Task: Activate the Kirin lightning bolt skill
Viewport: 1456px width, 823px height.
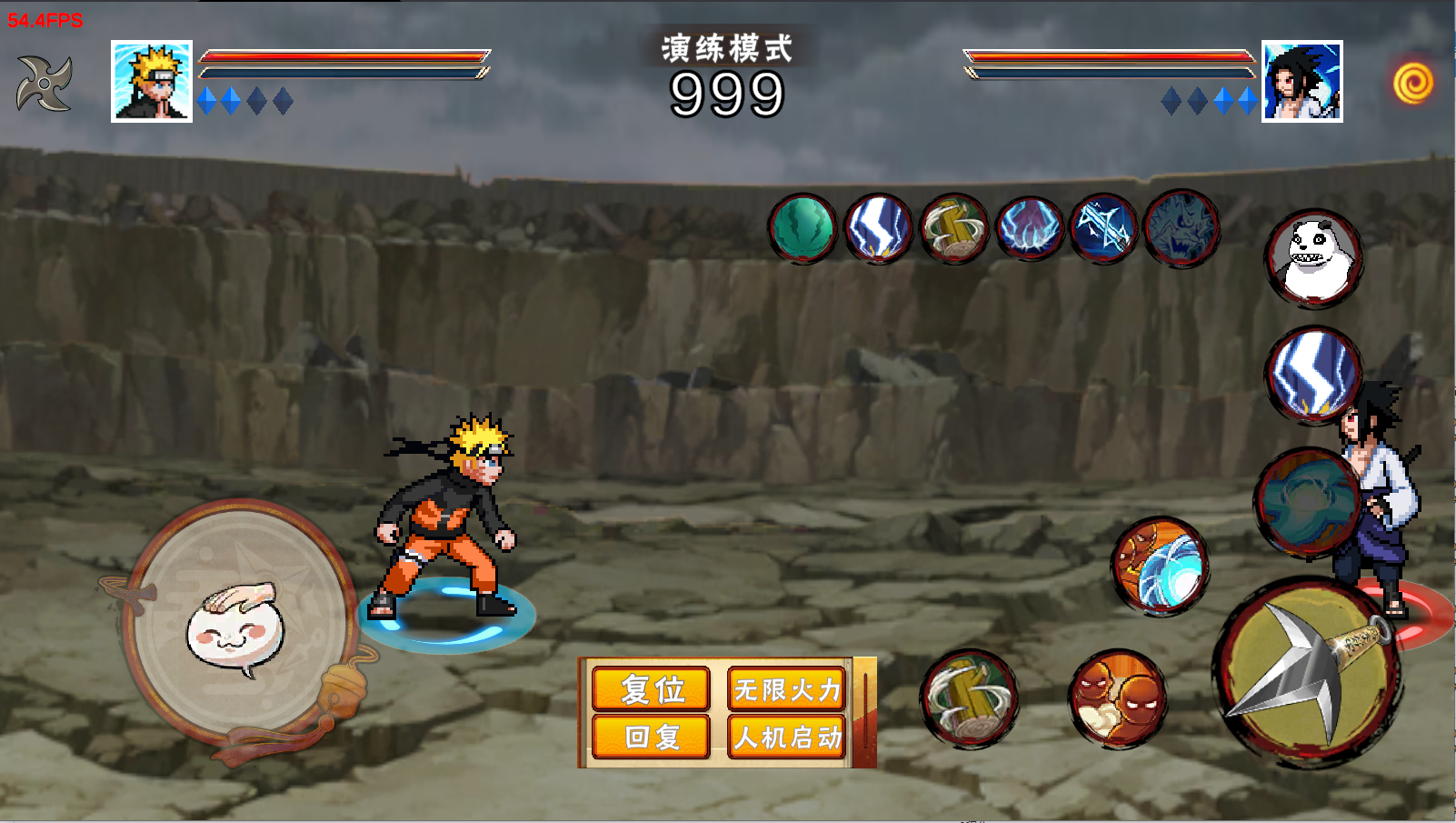Action: (879, 229)
